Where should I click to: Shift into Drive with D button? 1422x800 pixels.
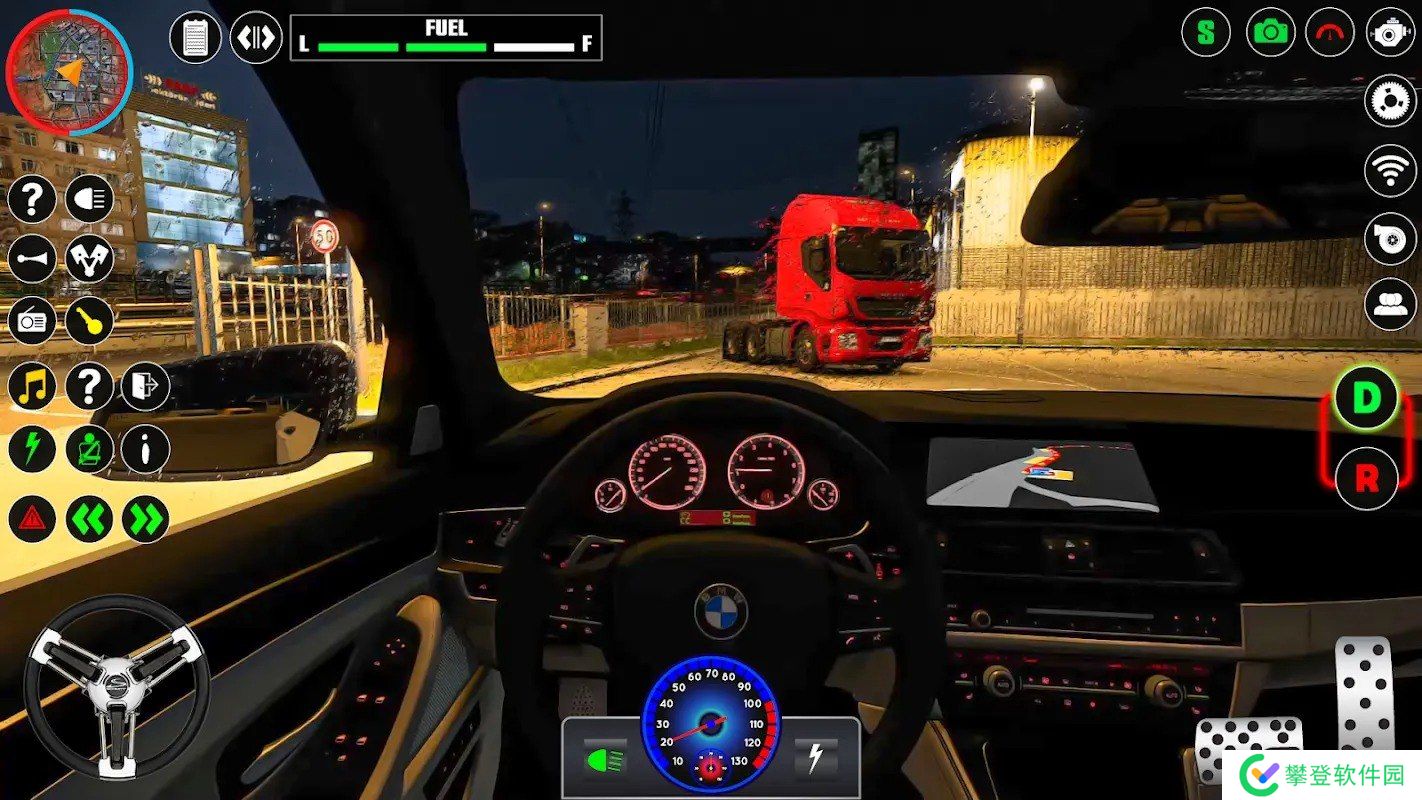pos(1366,398)
